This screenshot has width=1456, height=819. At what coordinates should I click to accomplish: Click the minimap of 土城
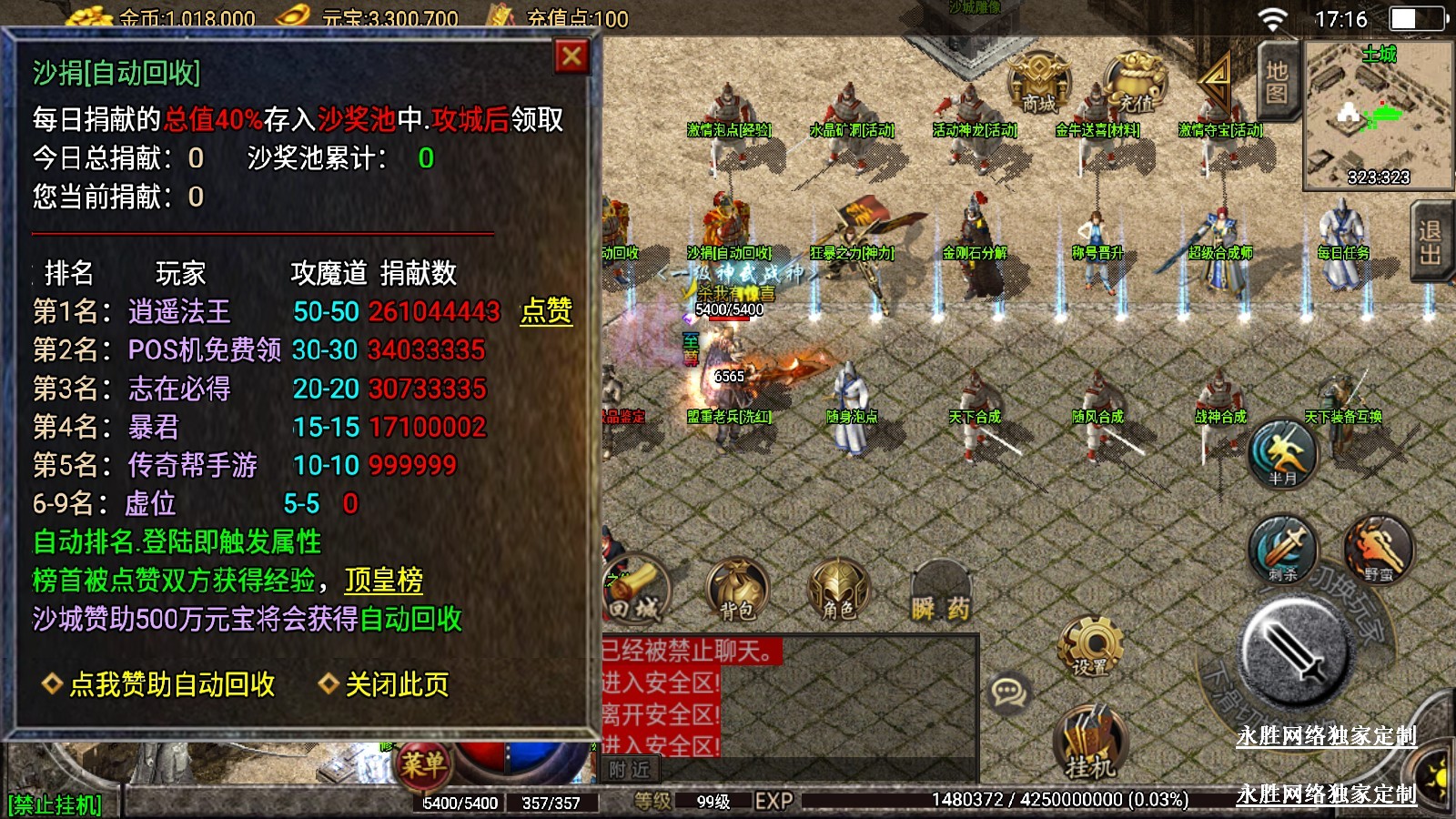click(x=1378, y=115)
